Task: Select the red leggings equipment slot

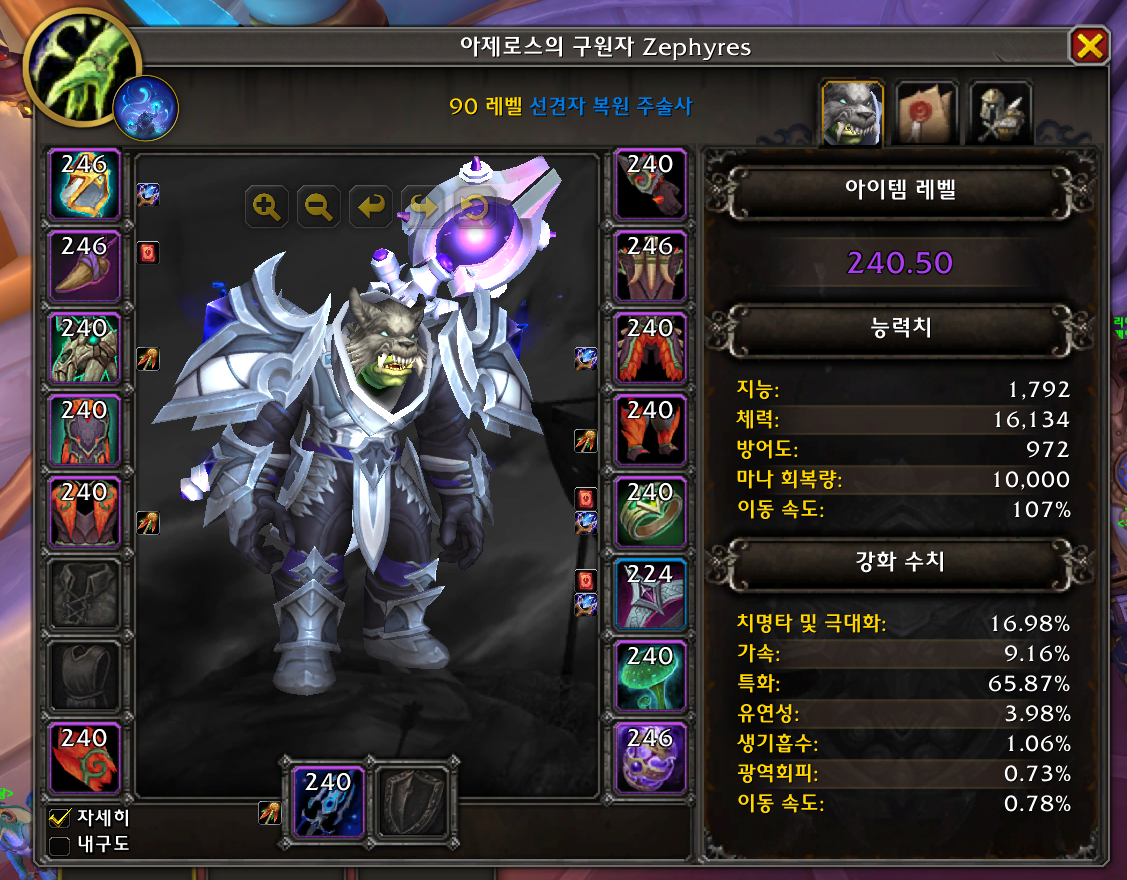Action: (x=650, y=349)
